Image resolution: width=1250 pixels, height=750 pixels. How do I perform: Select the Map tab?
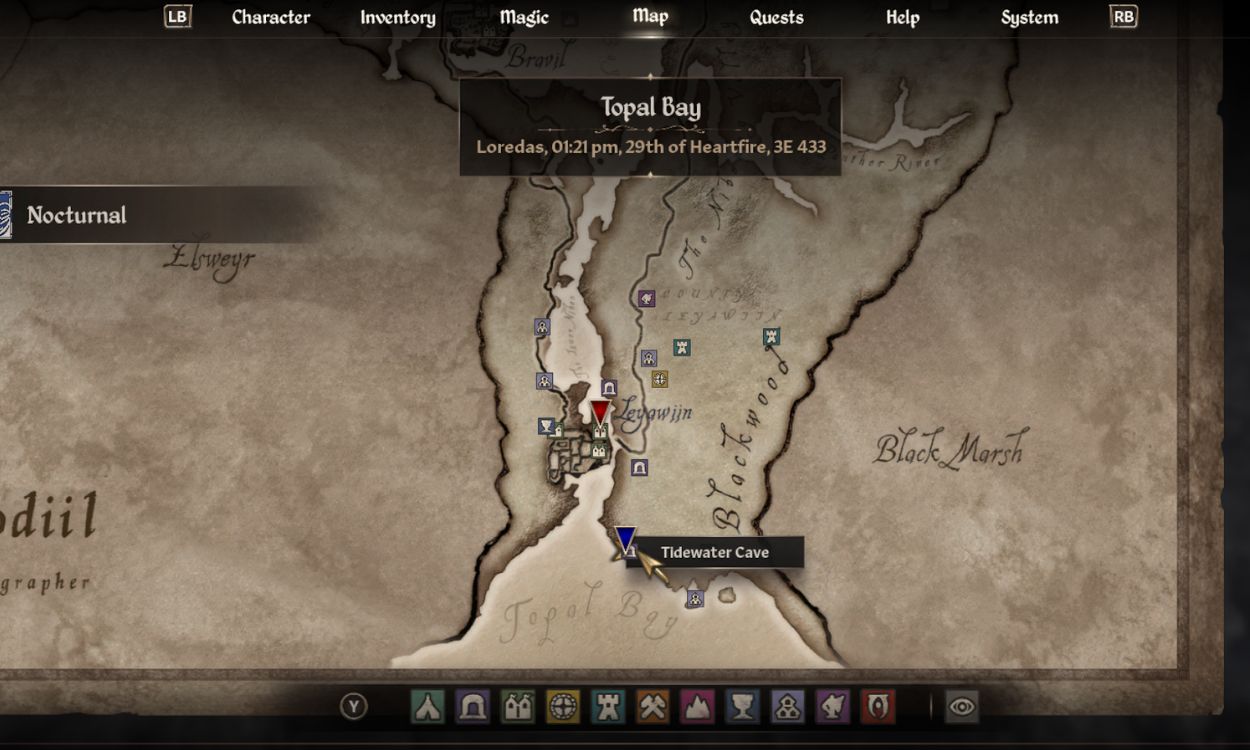[650, 16]
